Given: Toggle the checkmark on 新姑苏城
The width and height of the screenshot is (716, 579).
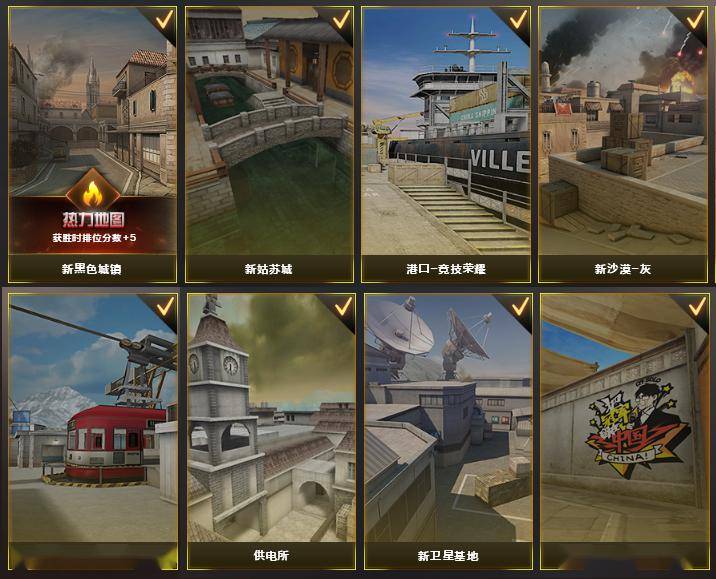Looking at the screenshot, I should point(342,20).
